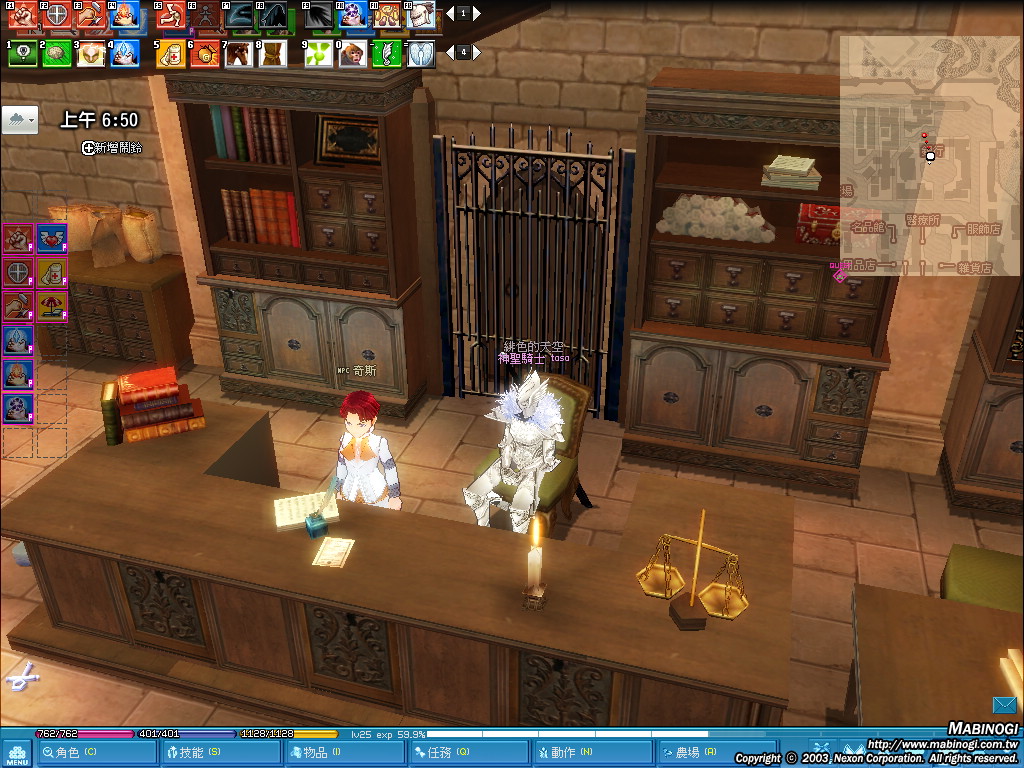Select the winged heart icon in the side panel
Viewport: 1024px width, 768px height.
pyautogui.click(x=51, y=238)
